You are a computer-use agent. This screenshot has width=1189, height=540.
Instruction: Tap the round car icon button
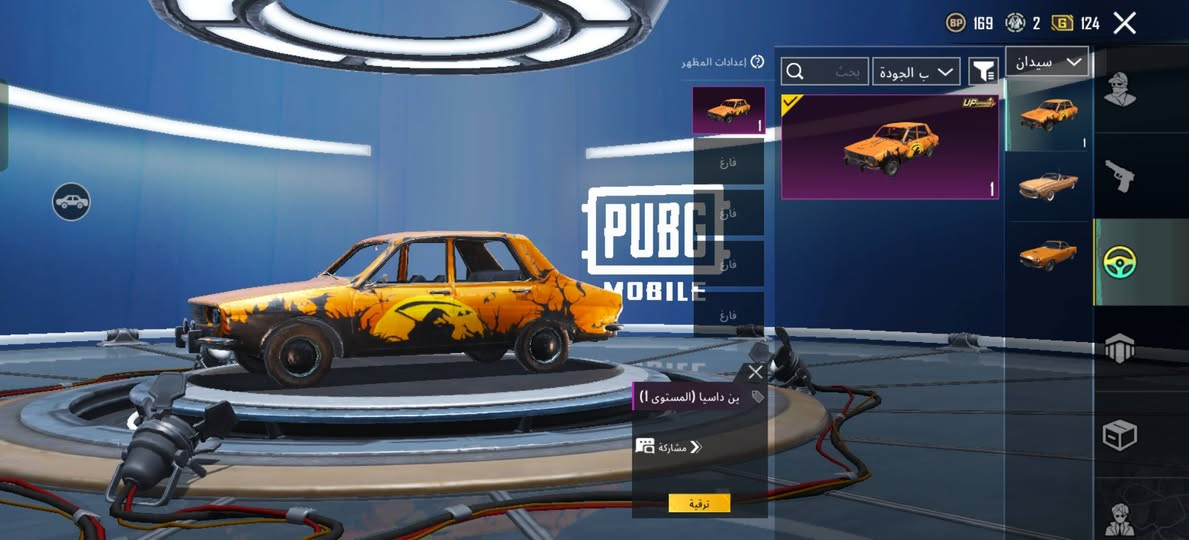coord(71,202)
